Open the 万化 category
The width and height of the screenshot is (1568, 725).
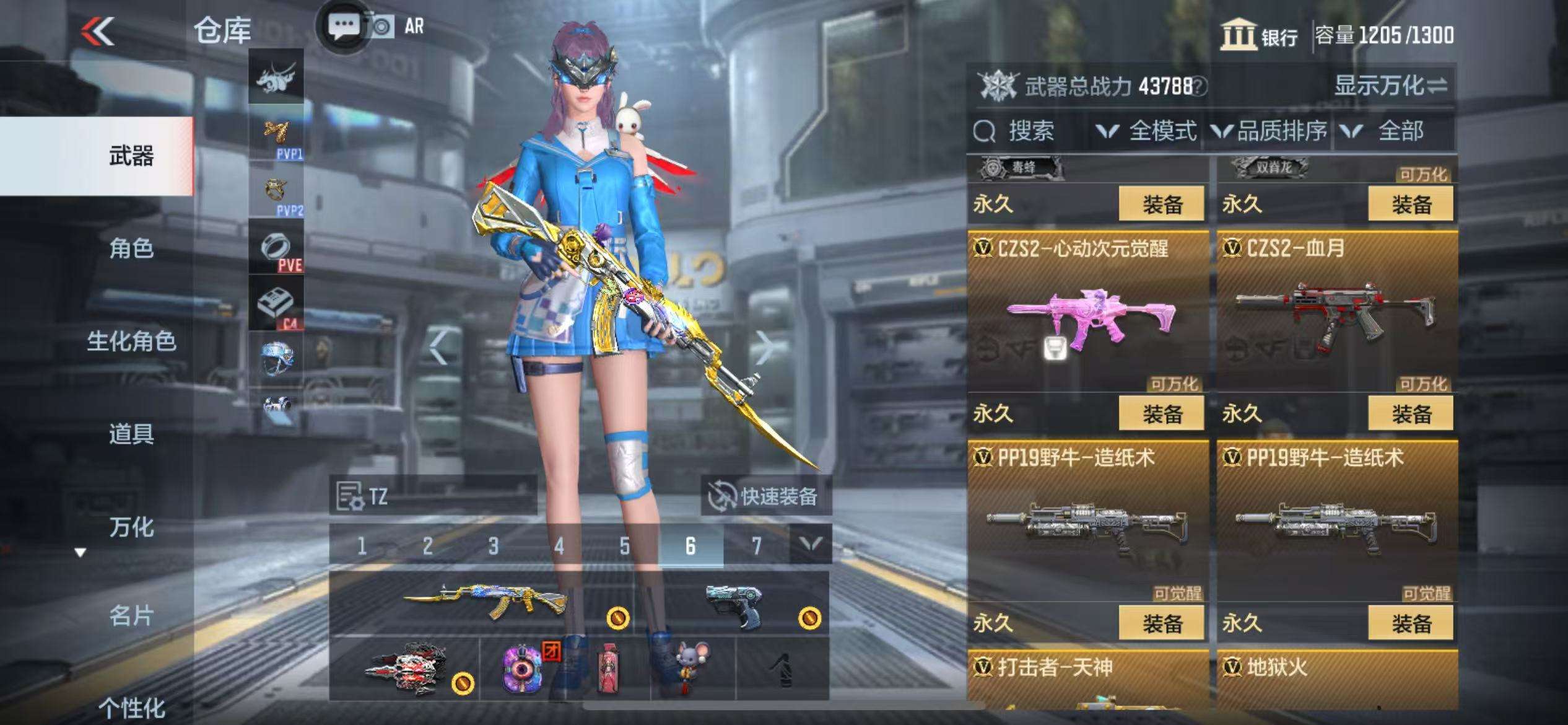(x=131, y=527)
